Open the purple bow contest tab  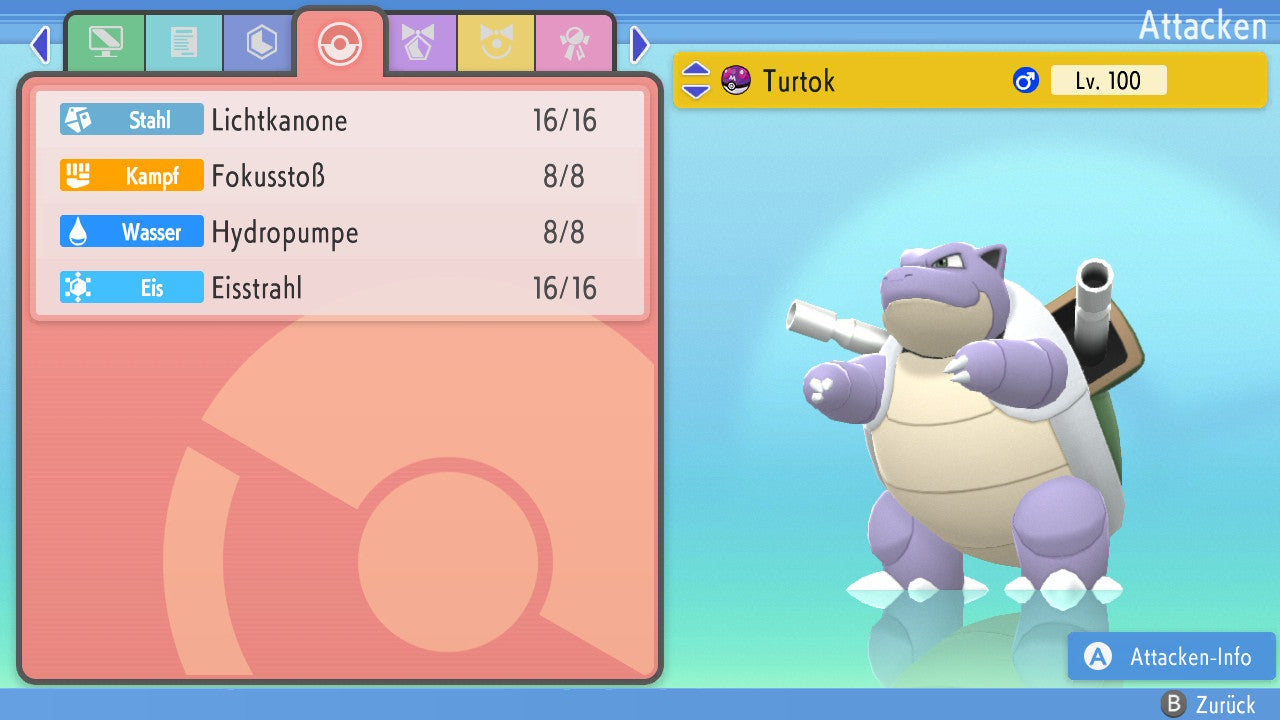click(418, 43)
